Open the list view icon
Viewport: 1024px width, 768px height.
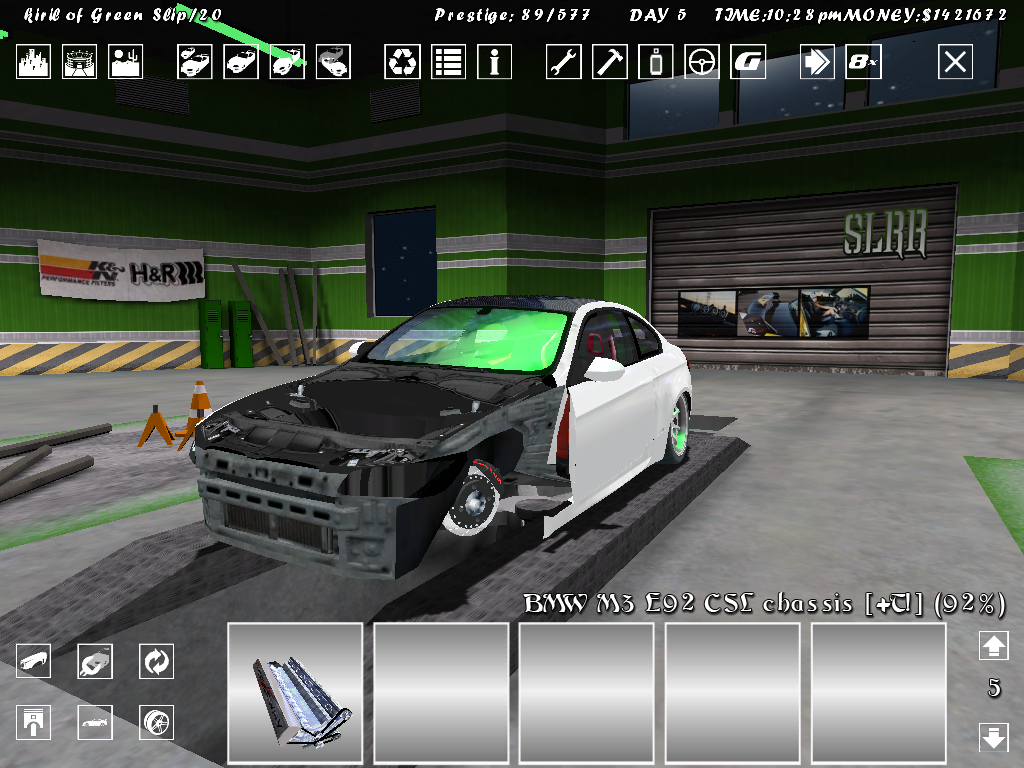[448, 62]
